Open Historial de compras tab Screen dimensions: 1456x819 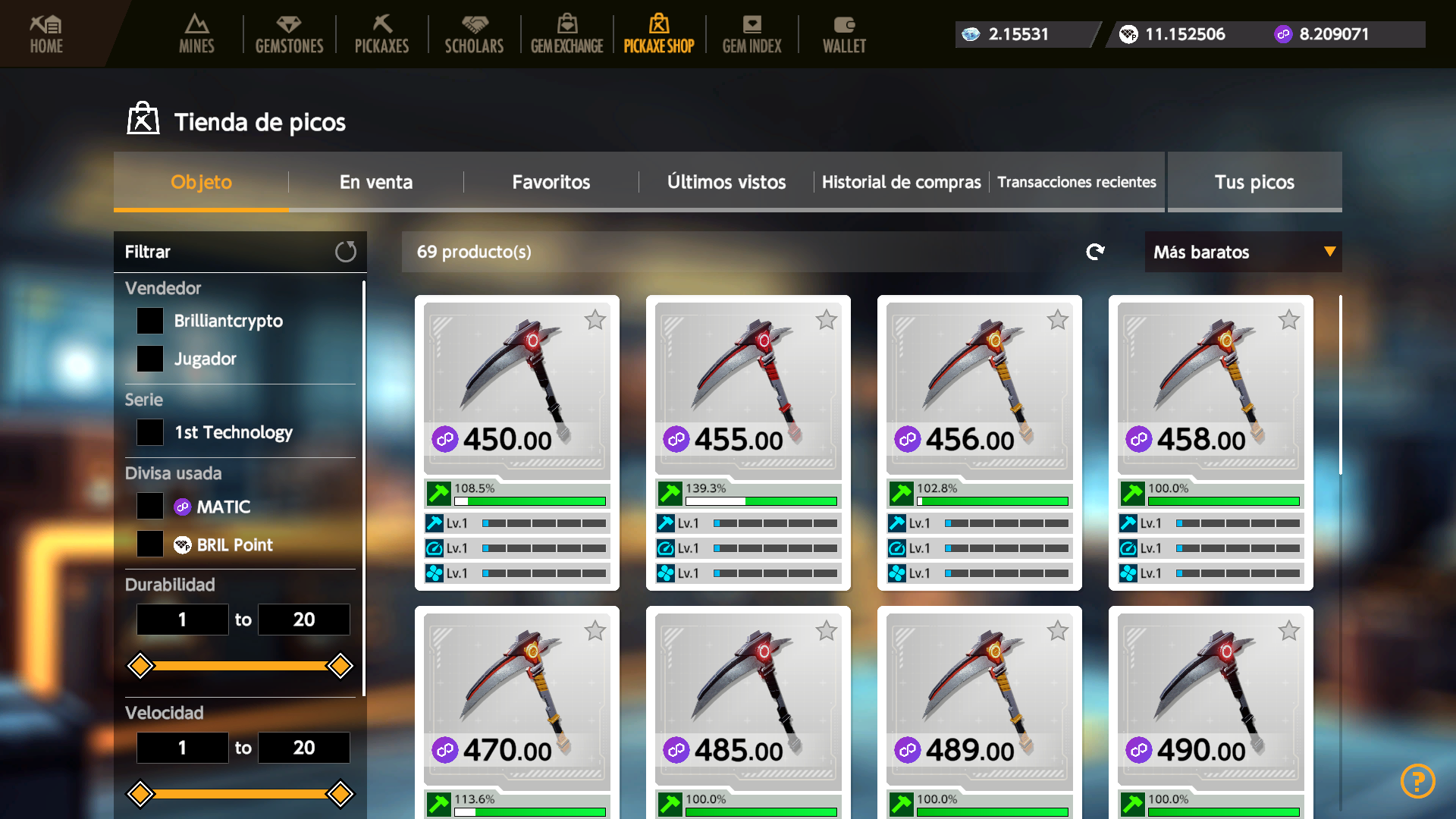(901, 182)
